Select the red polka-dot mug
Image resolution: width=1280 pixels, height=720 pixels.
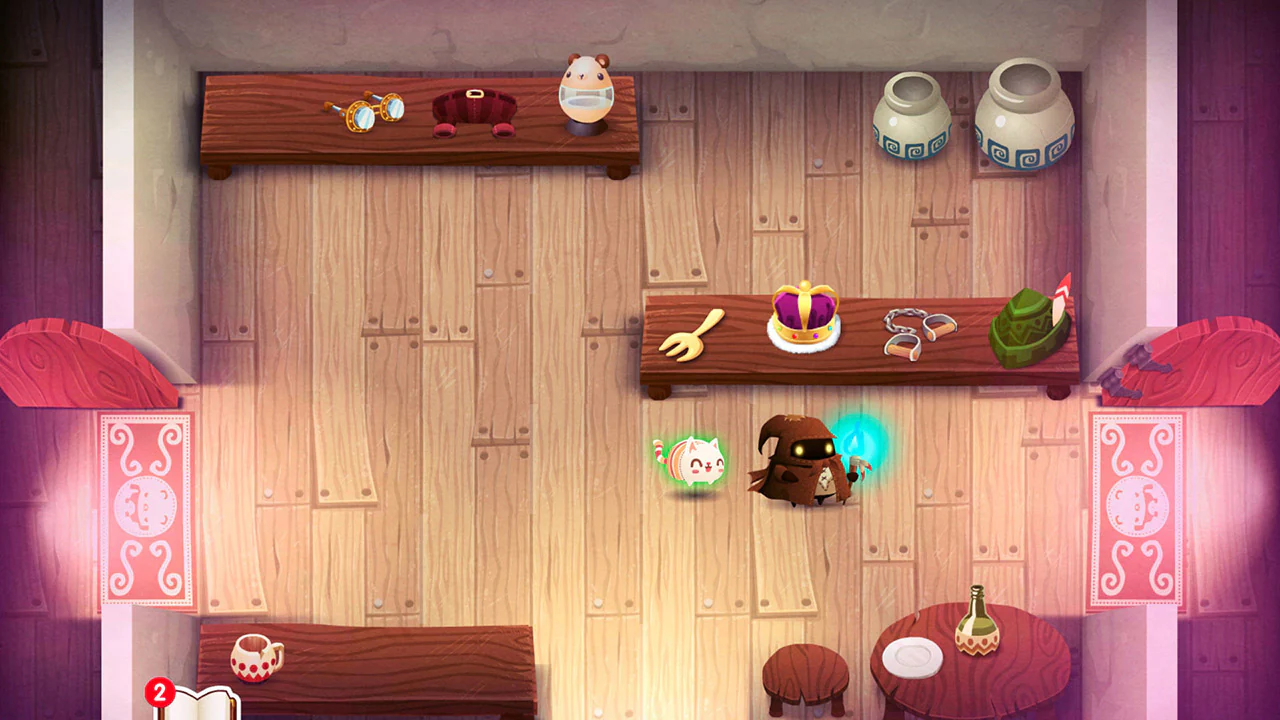pyautogui.click(x=258, y=660)
